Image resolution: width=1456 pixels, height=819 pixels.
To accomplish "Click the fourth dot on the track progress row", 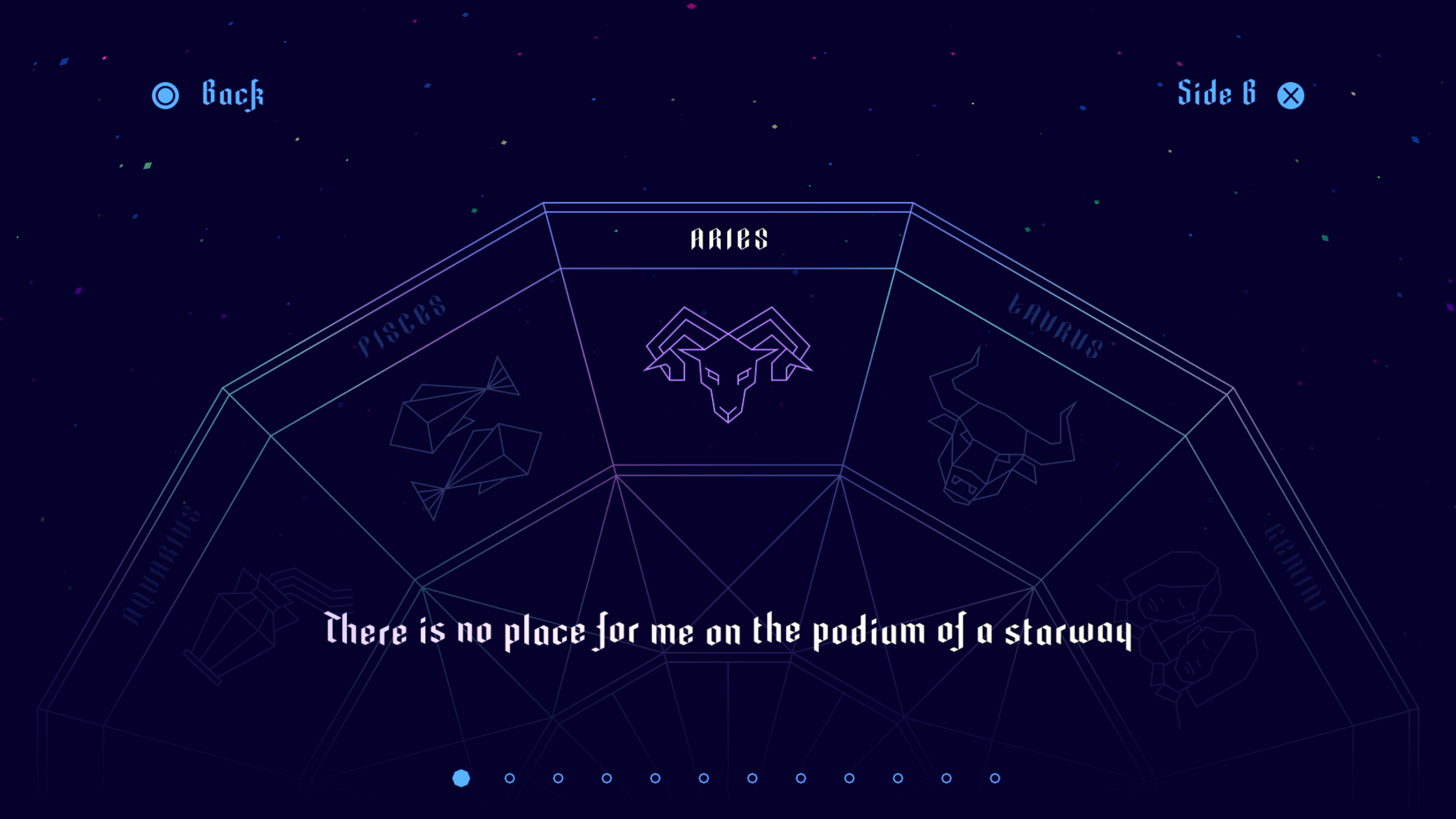I will [x=606, y=778].
